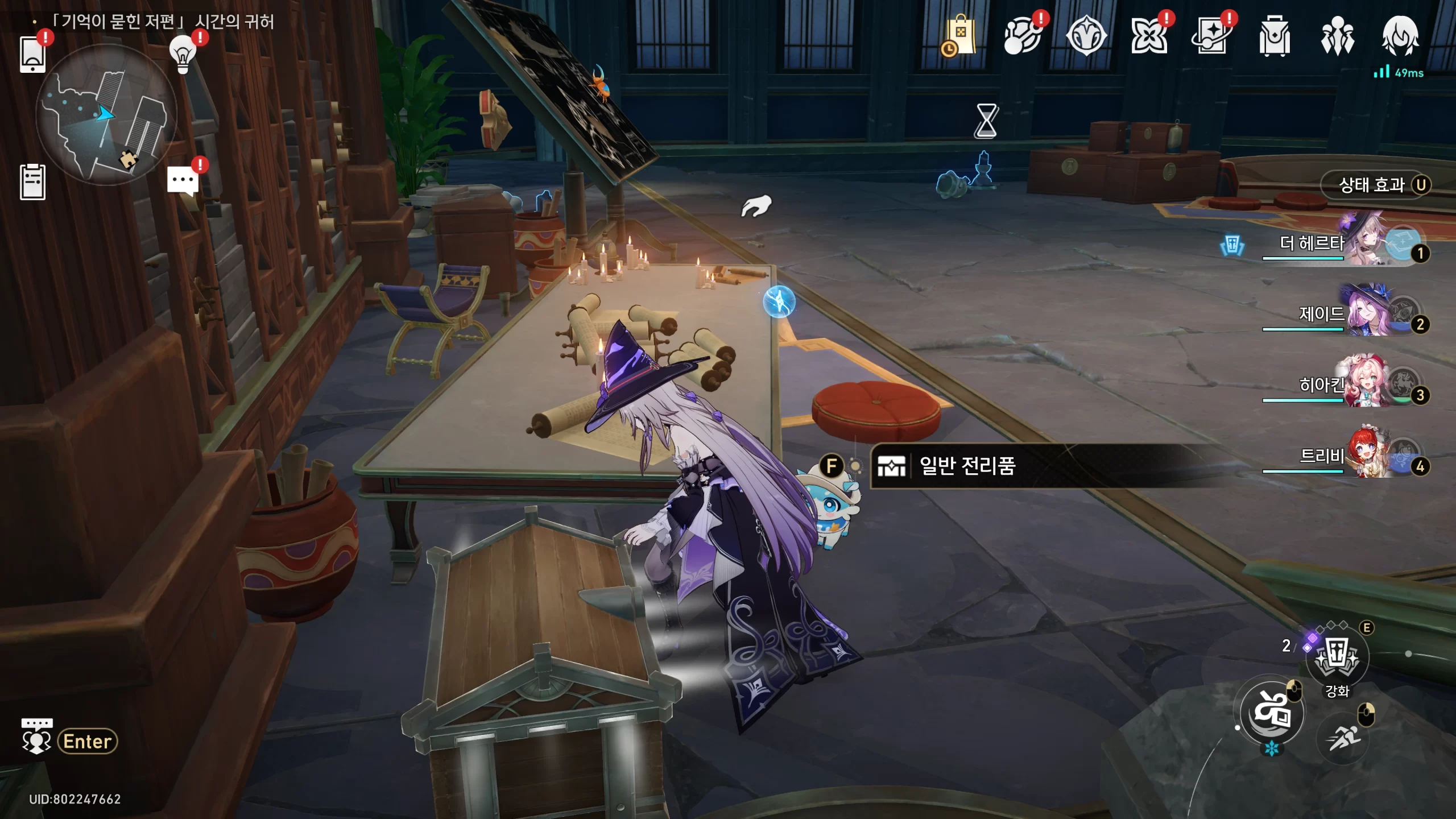1456x819 pixels.
Task: Open the shopping bag event store
Action: pos(960,36)
